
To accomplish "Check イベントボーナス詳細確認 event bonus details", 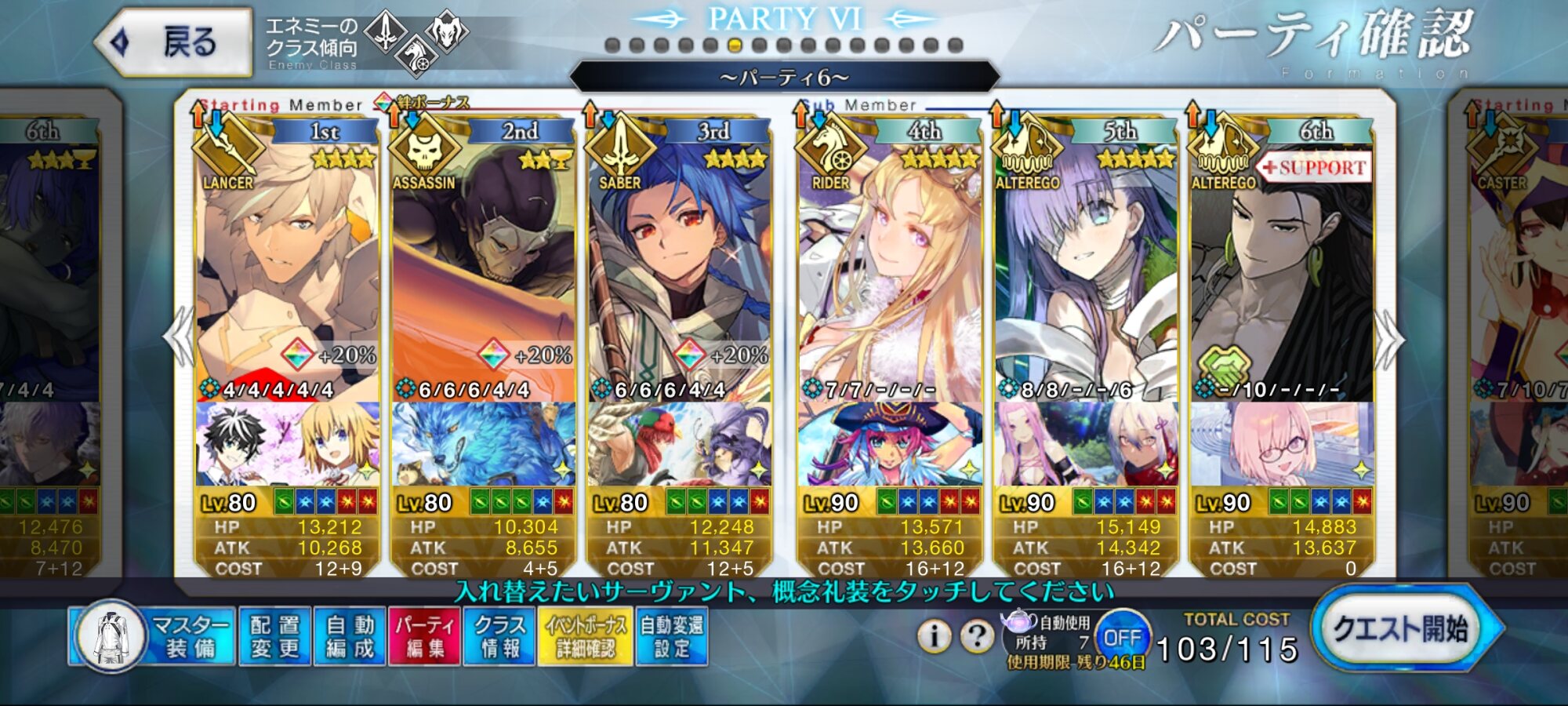I will click(585, 636).
